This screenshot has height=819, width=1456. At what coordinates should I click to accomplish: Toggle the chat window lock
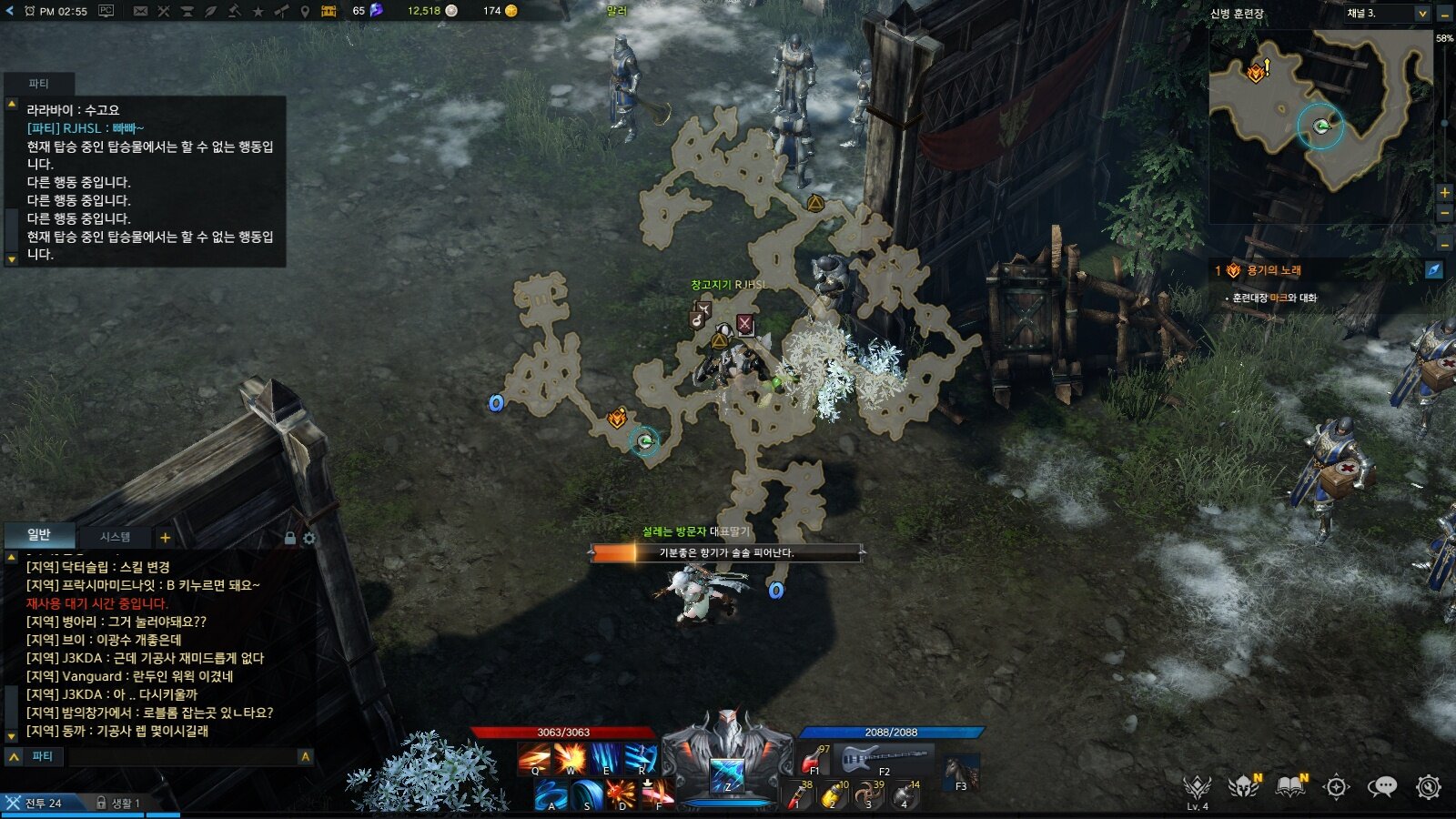pyautogui.click(x=290, y=539)
